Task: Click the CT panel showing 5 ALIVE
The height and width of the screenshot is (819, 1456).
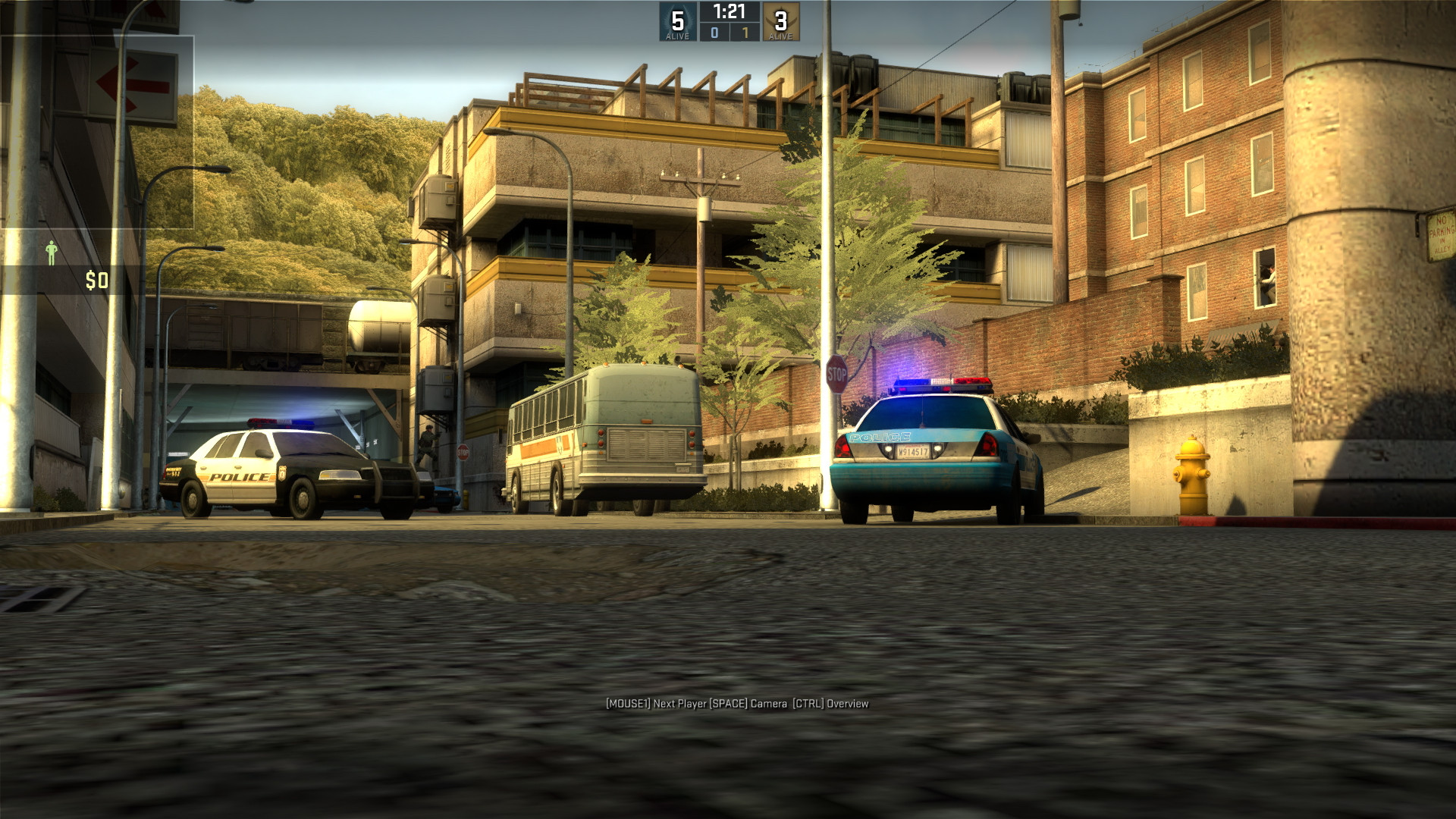Action: coord(677,23)
